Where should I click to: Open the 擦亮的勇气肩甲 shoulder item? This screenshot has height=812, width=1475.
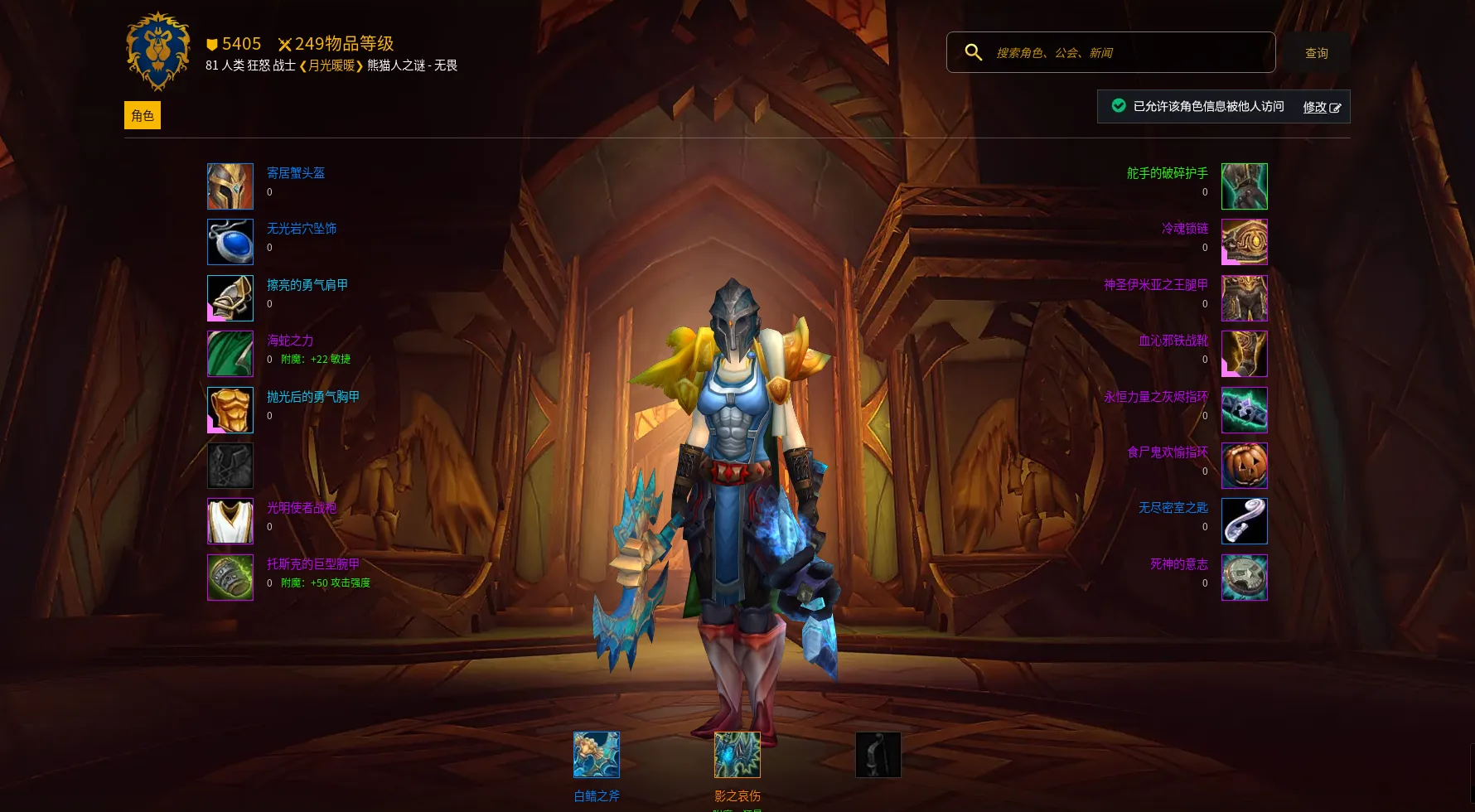pyautogui.click(x=230, y=298)
